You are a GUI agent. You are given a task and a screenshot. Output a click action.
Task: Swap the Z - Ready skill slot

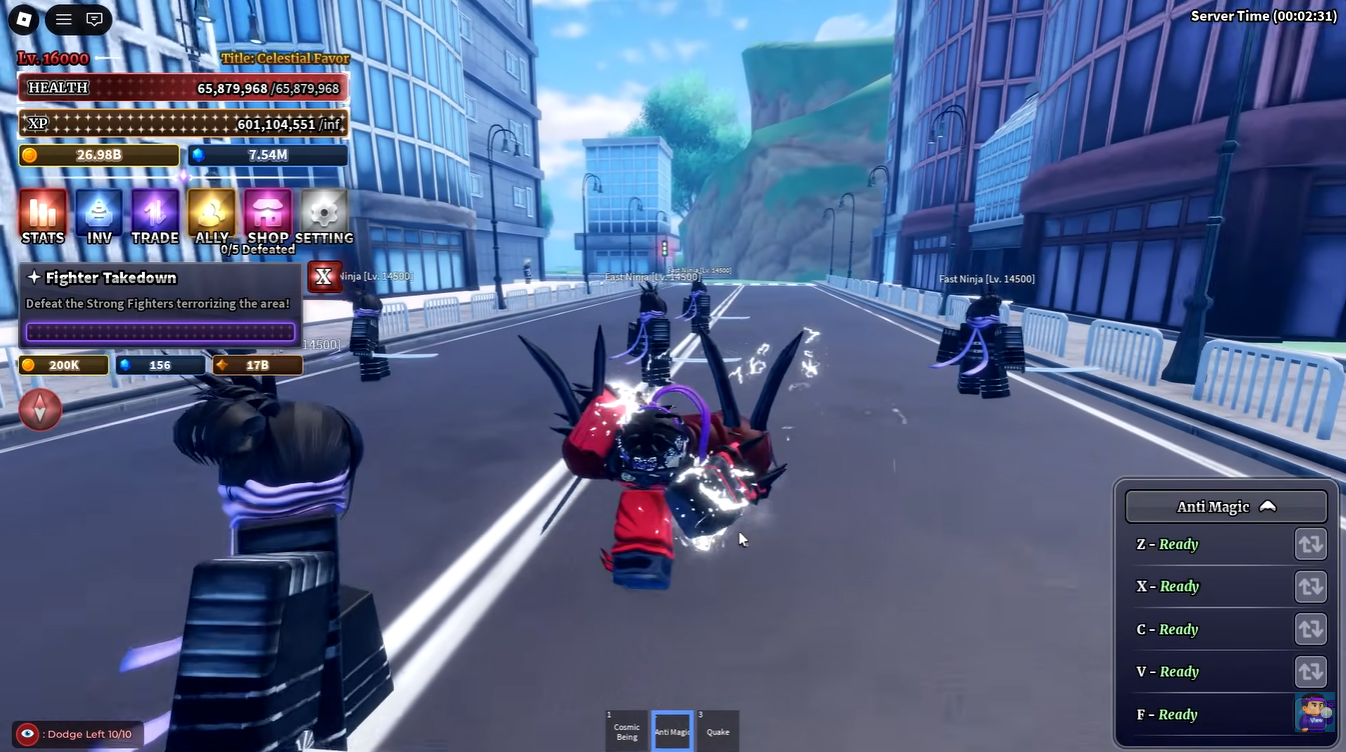1310,544
